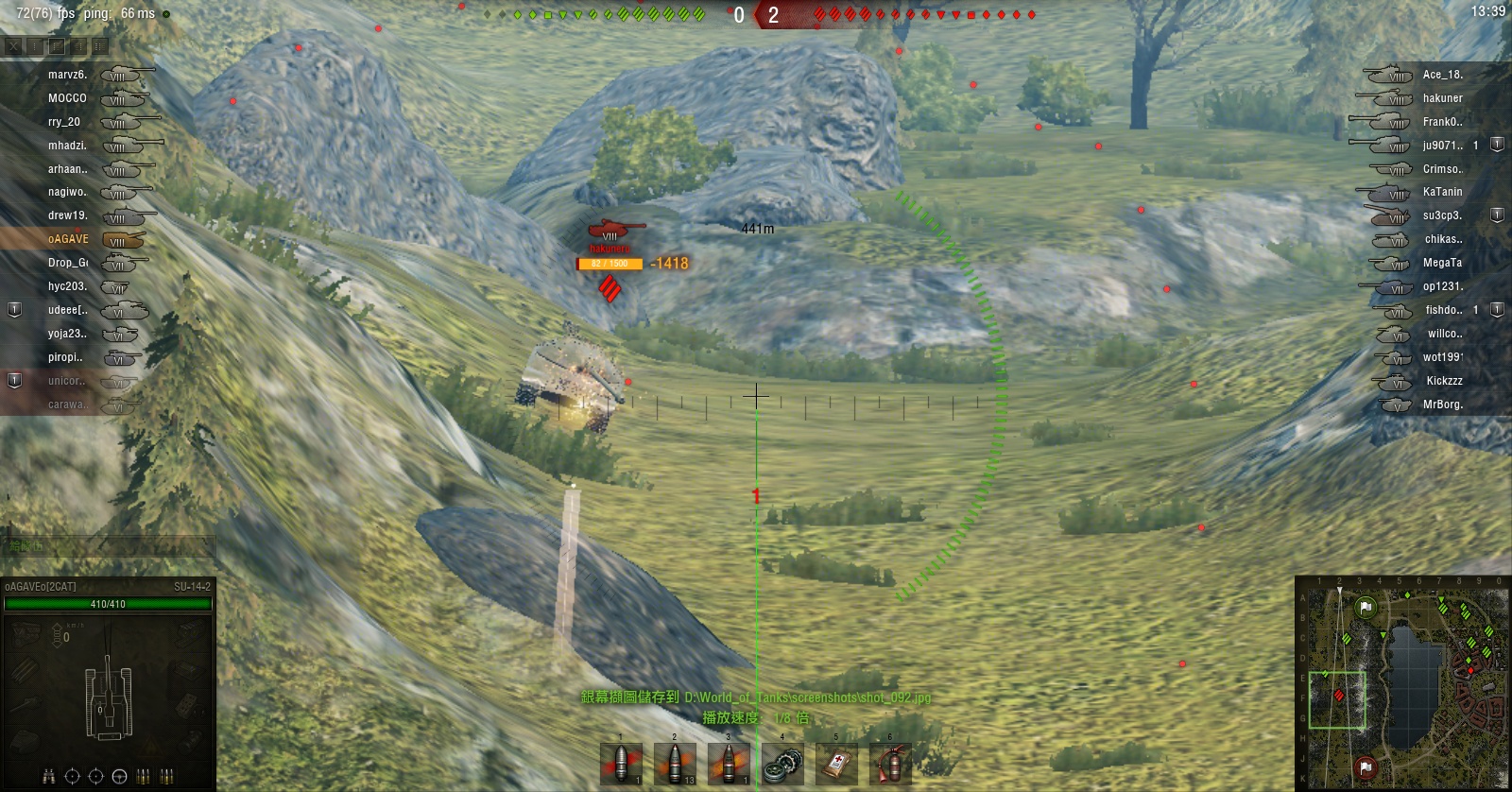Use the first aid kit consumable
1512x792 pixels.
pos(836,764)
